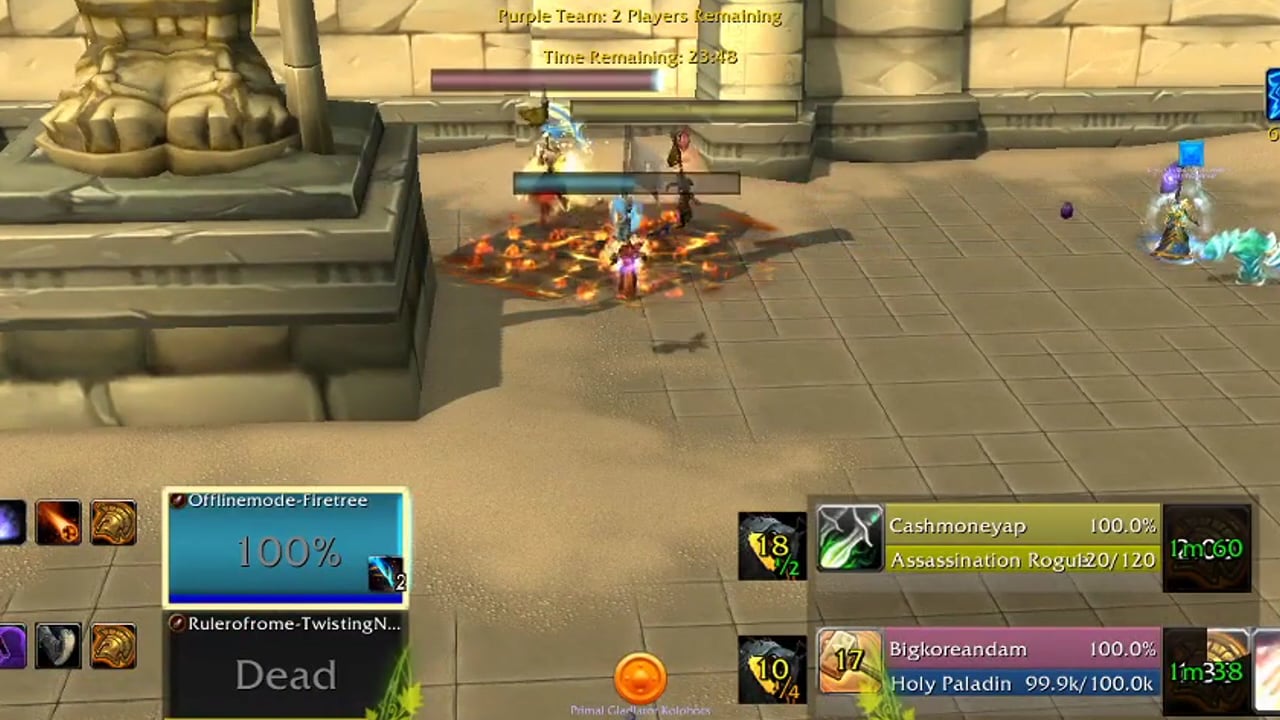Viewport: 1280px width, 720px height.
Task: Click the blue buff icon on Offlinemode's frame
Action: 385,574
